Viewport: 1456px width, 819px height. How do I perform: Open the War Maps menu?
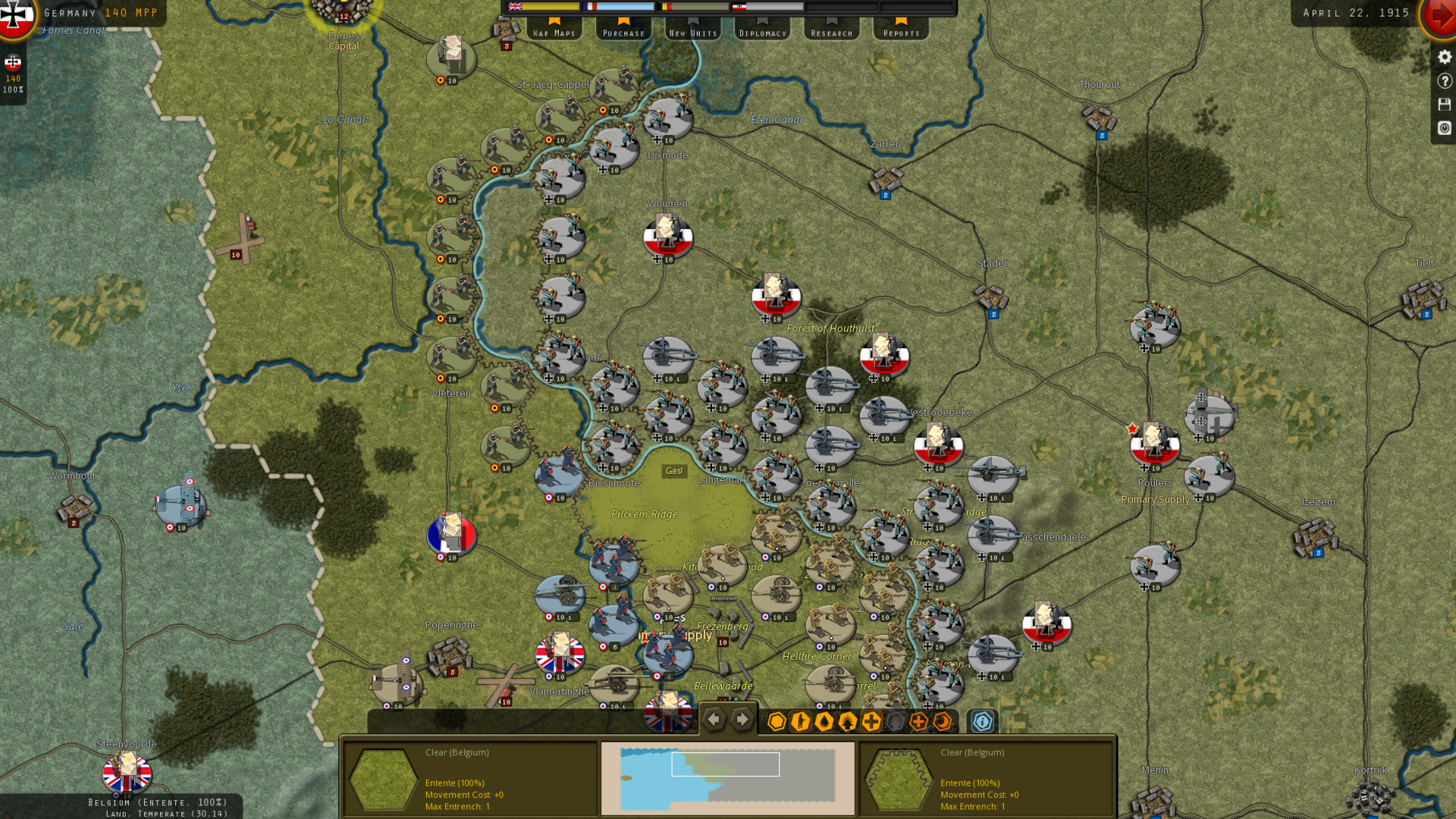(554, 29)
